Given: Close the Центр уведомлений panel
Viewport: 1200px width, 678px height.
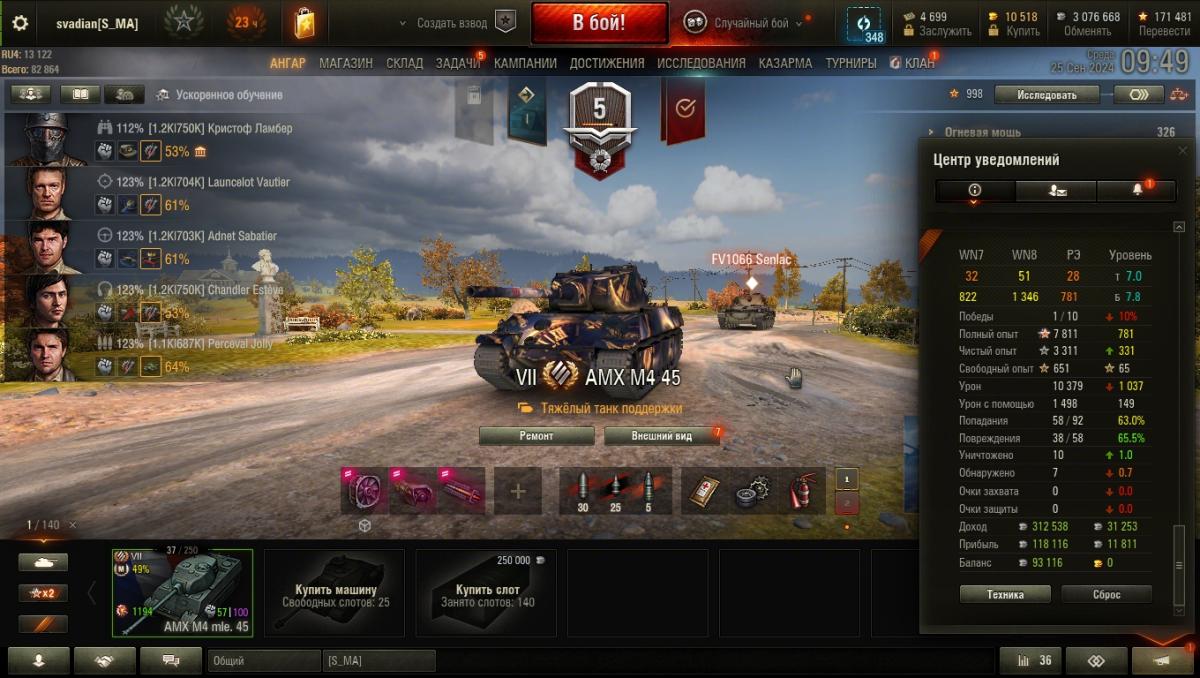Looking at the screenshot, I should tap(1183, 151).
